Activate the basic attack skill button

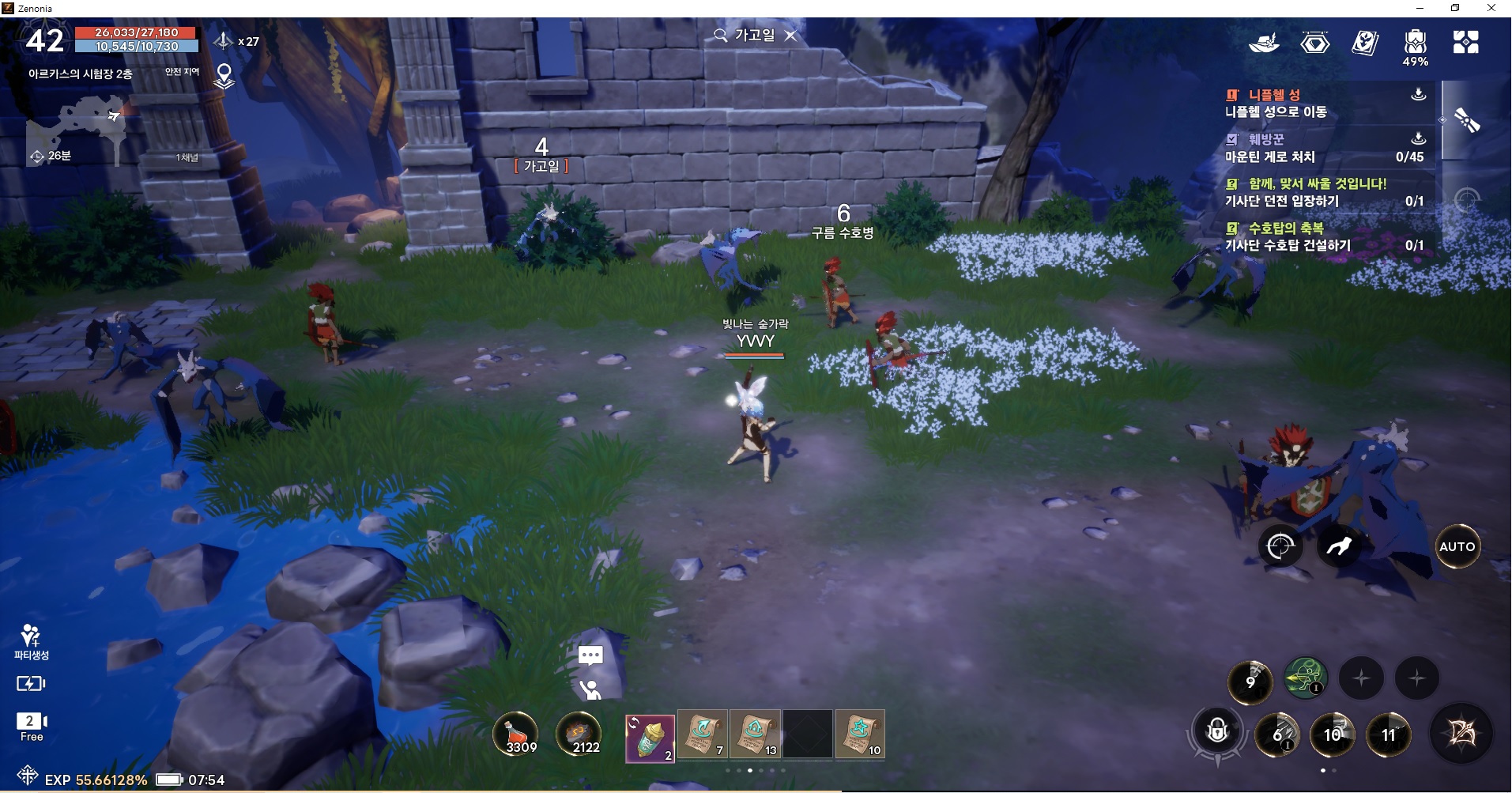point(1461,734)
